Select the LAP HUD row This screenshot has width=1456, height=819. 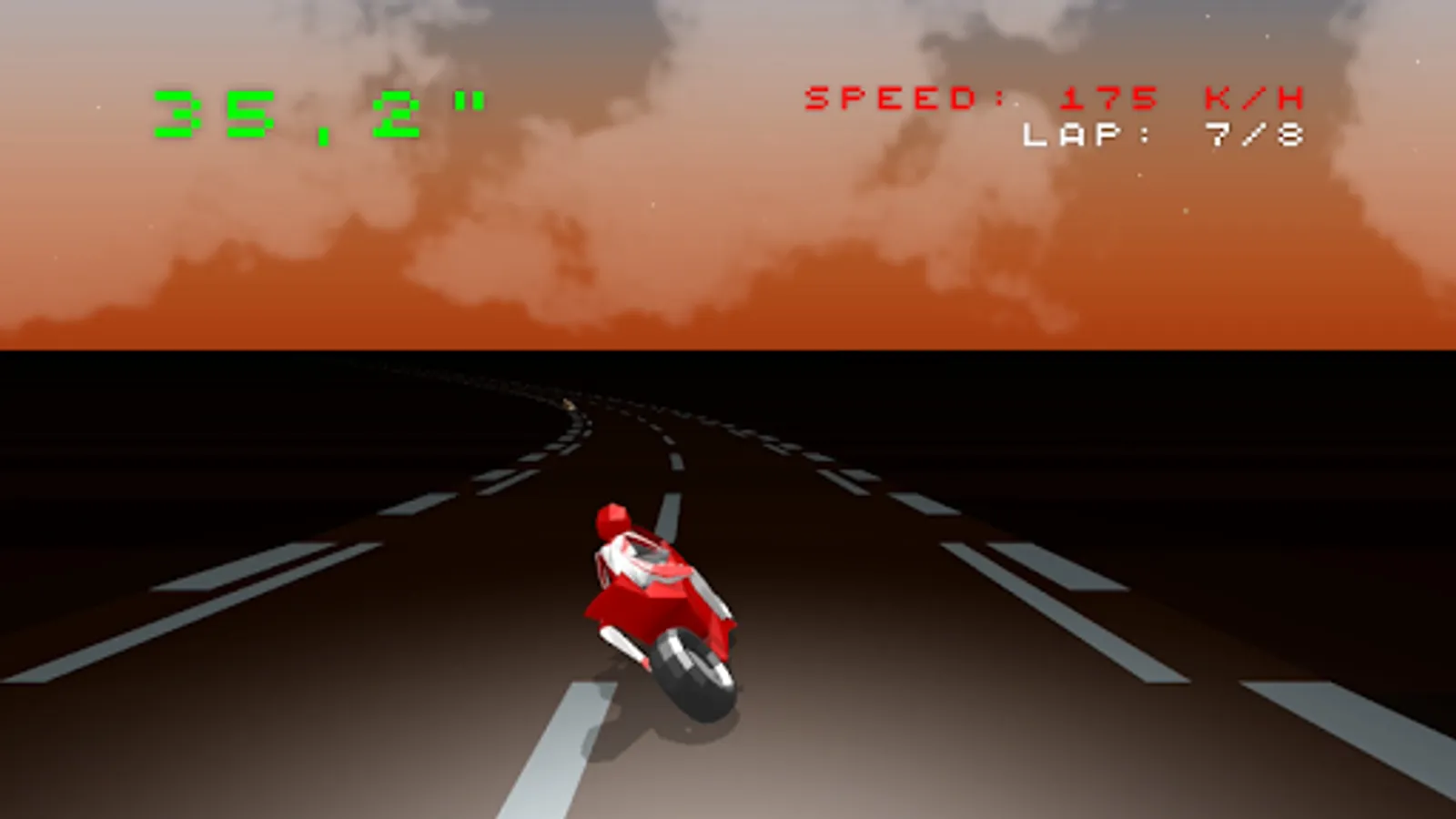click(x=1165, y=138)
